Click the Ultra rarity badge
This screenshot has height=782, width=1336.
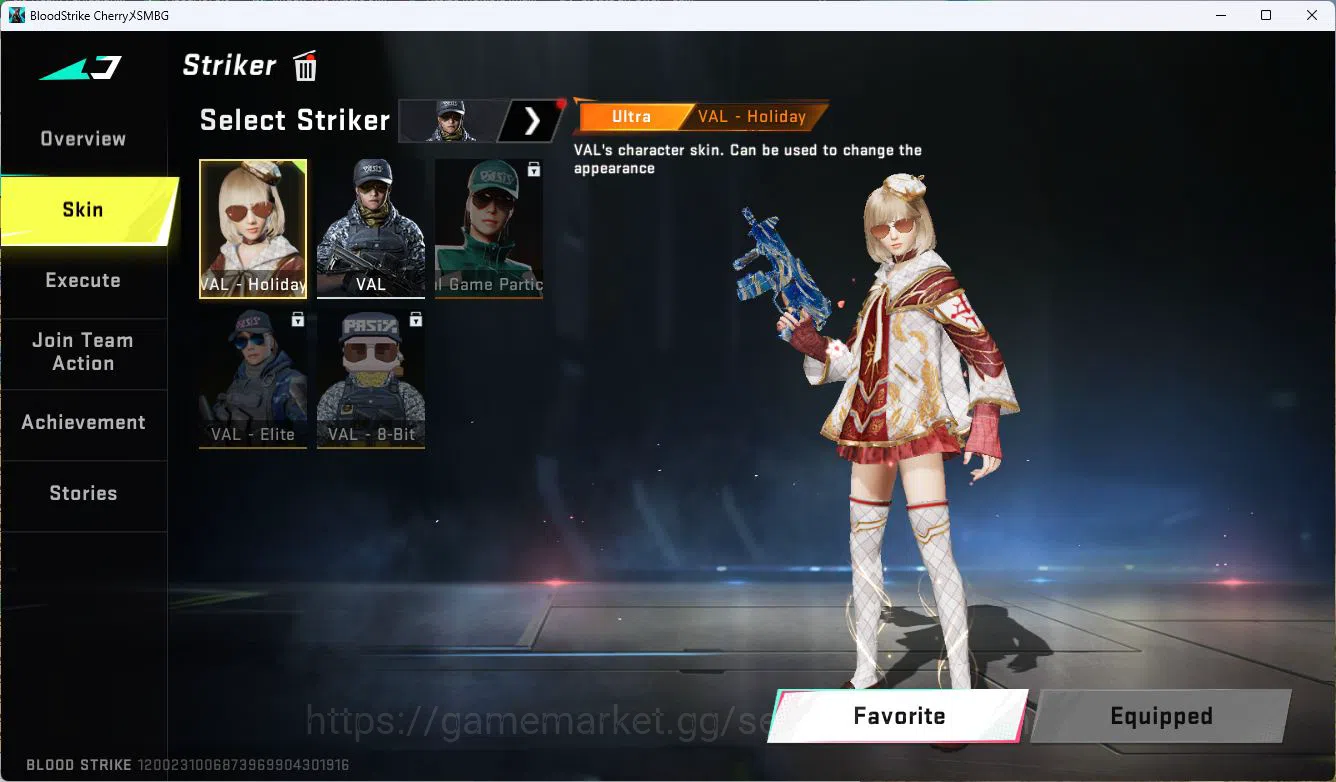pyautogui.click(x=632, y=116)
